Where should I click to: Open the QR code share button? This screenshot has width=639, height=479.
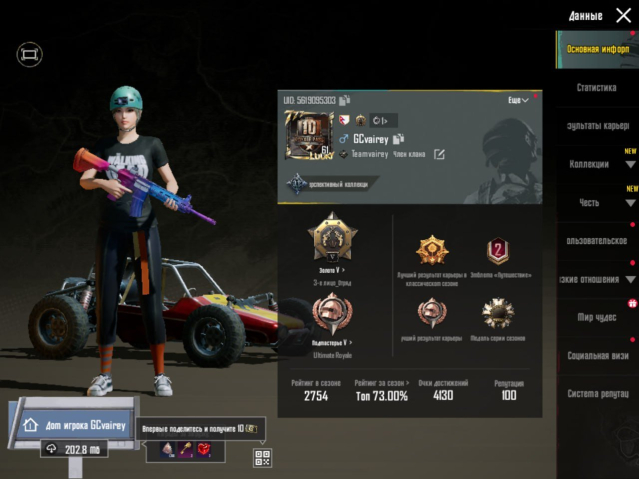click(x=263, y=458)
